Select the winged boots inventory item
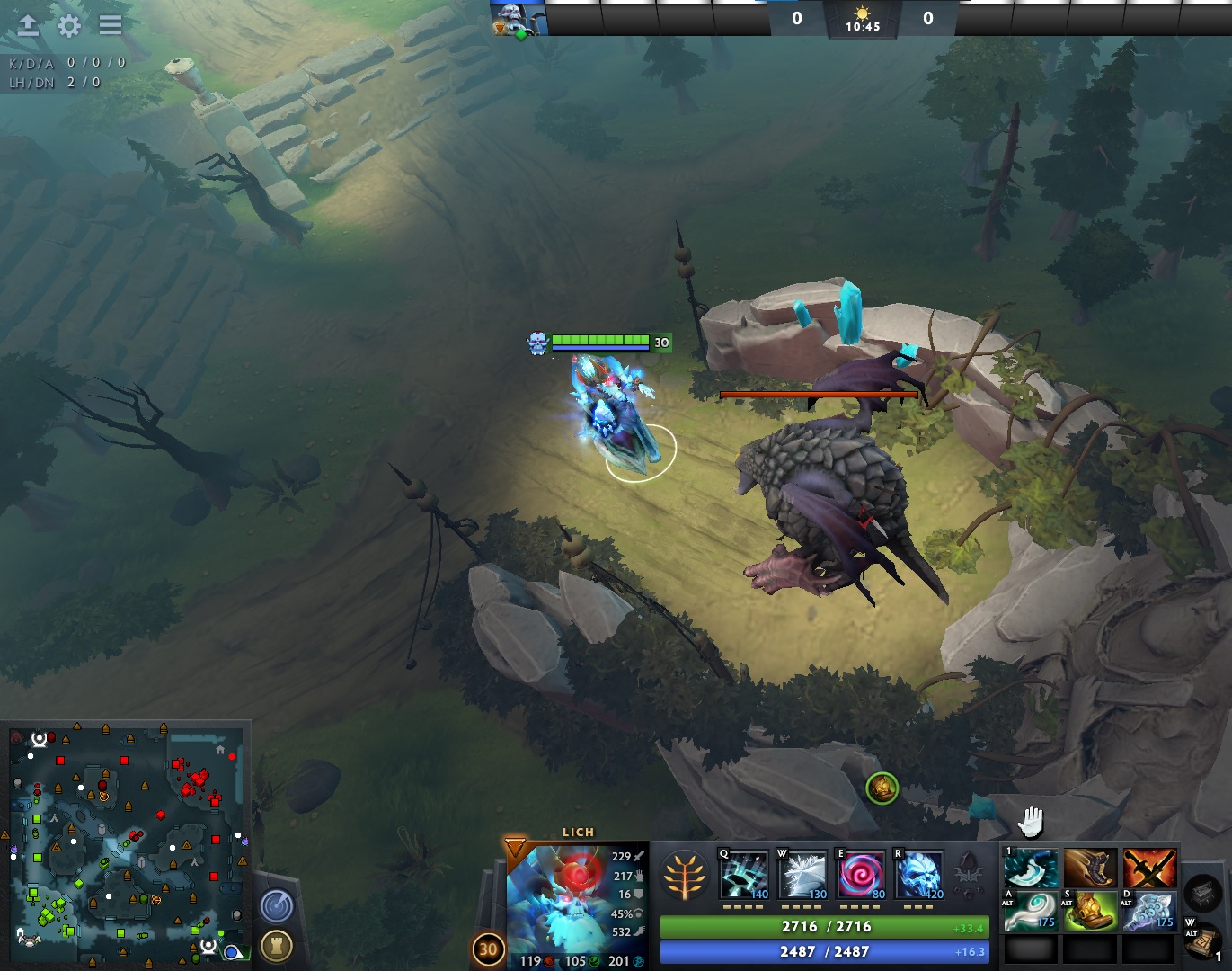This screenshot has width=1232, height=971. click(1090, 868)
